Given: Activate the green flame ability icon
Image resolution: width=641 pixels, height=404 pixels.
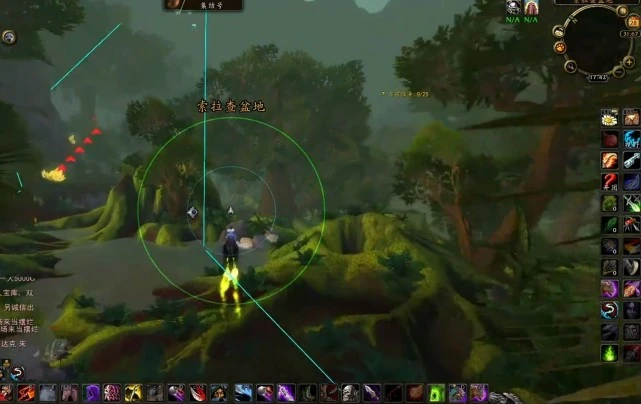Looking at the screenshot, I should (609, 353).
